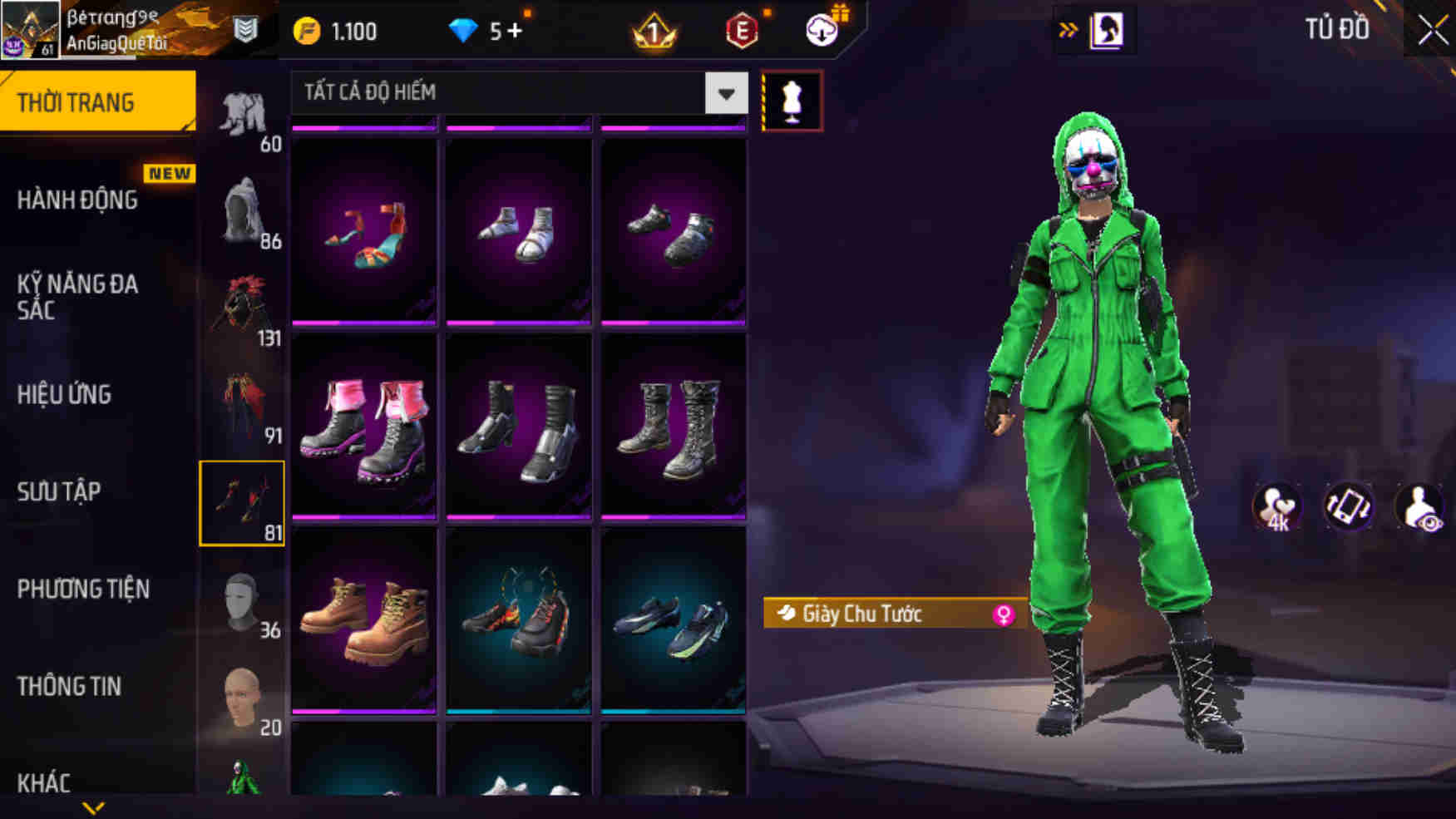Click the Giày Chu Tước item label
The height and width of the screenshot is (819, 1456).
point(861,613)
